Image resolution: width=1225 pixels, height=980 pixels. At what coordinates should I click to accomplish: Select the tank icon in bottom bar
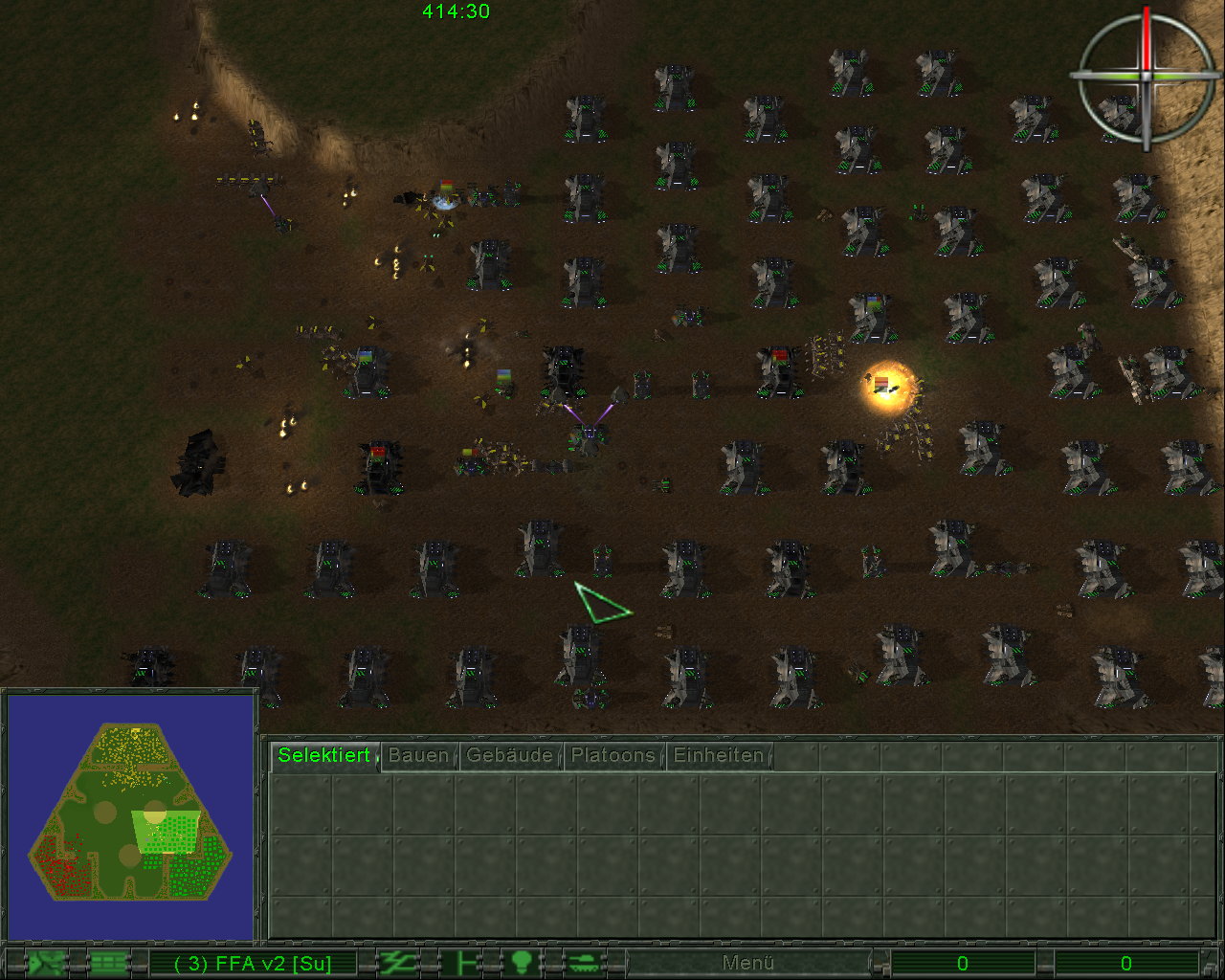582,962
